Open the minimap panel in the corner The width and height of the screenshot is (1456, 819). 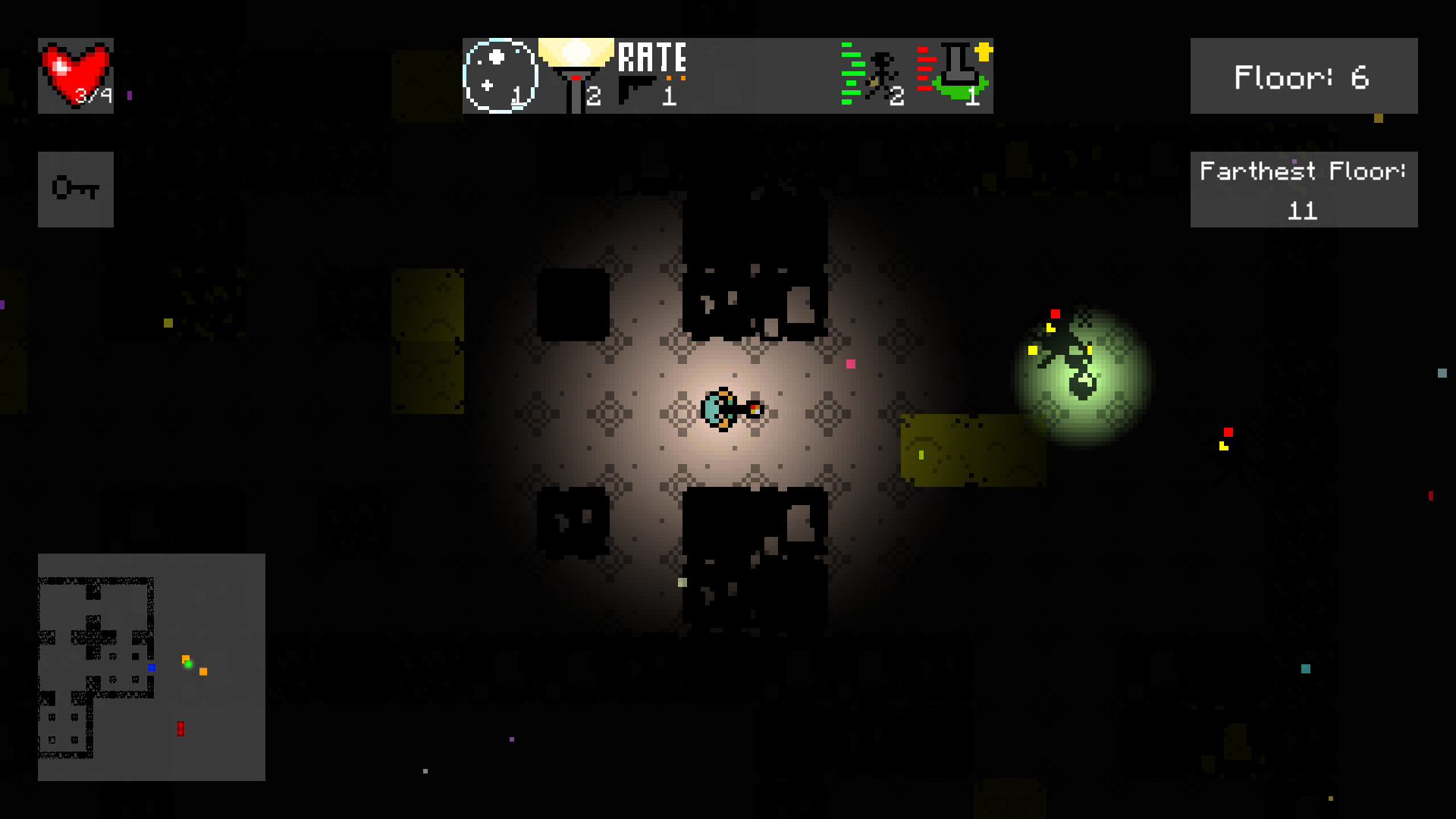coord(151,667)
